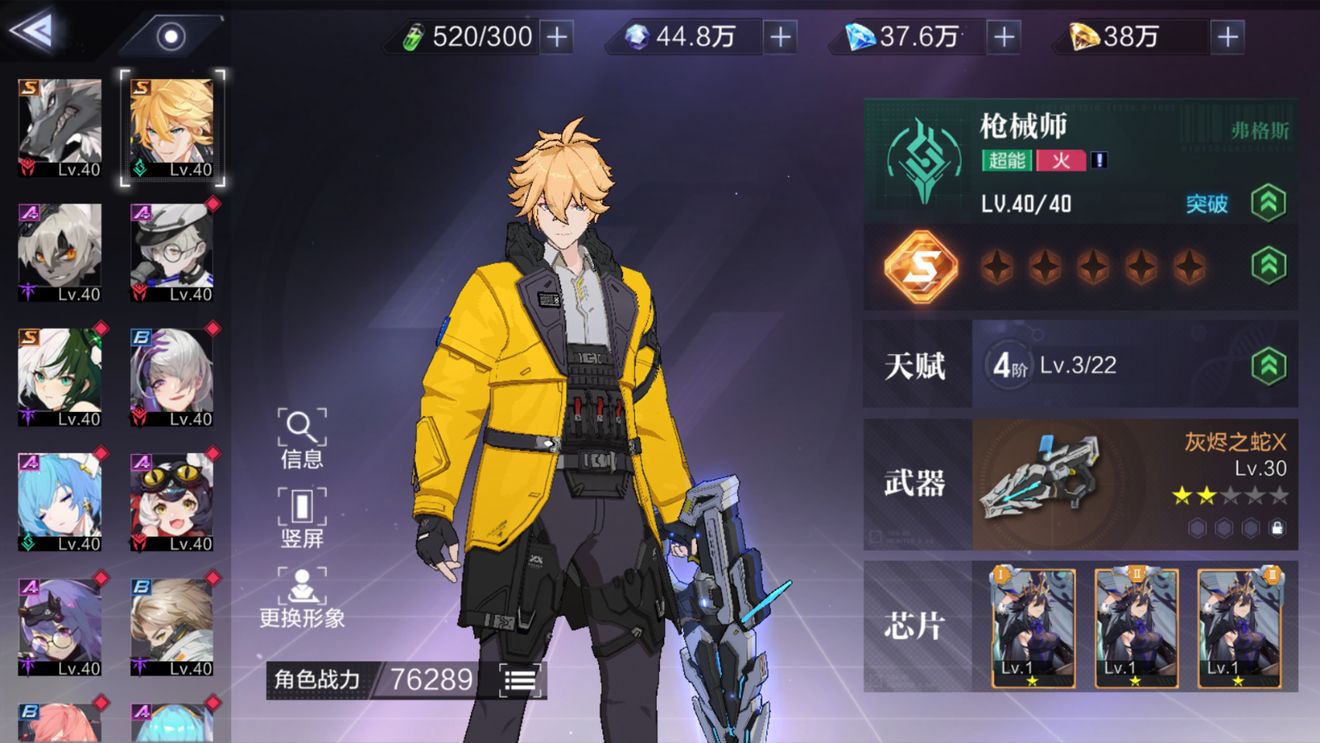Open the 信息 info magnifier button
The image size is (1320, 743).
pos(302,438)
